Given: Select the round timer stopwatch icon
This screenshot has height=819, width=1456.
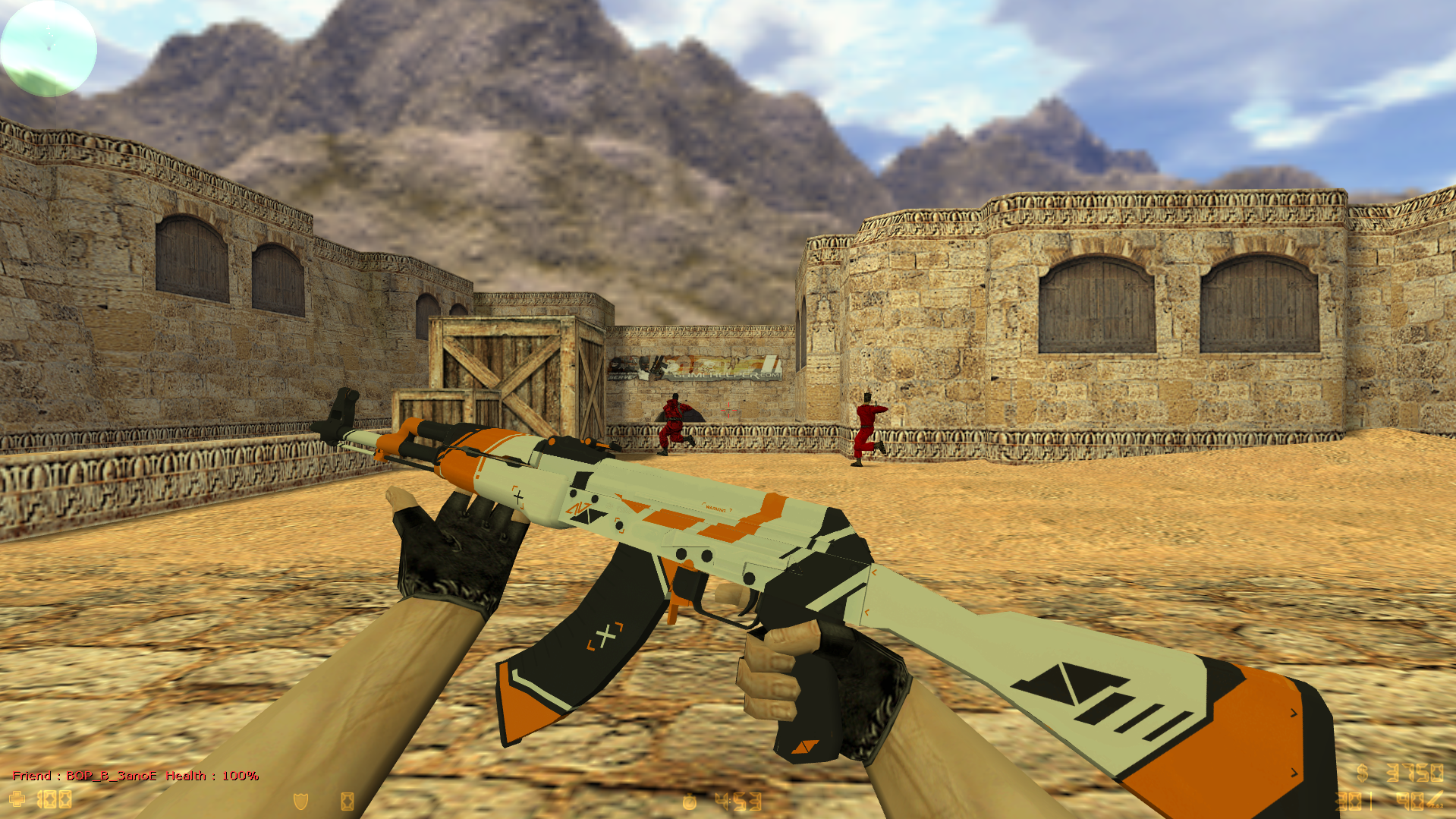Looking at the screenshot, I should (689, 802).
